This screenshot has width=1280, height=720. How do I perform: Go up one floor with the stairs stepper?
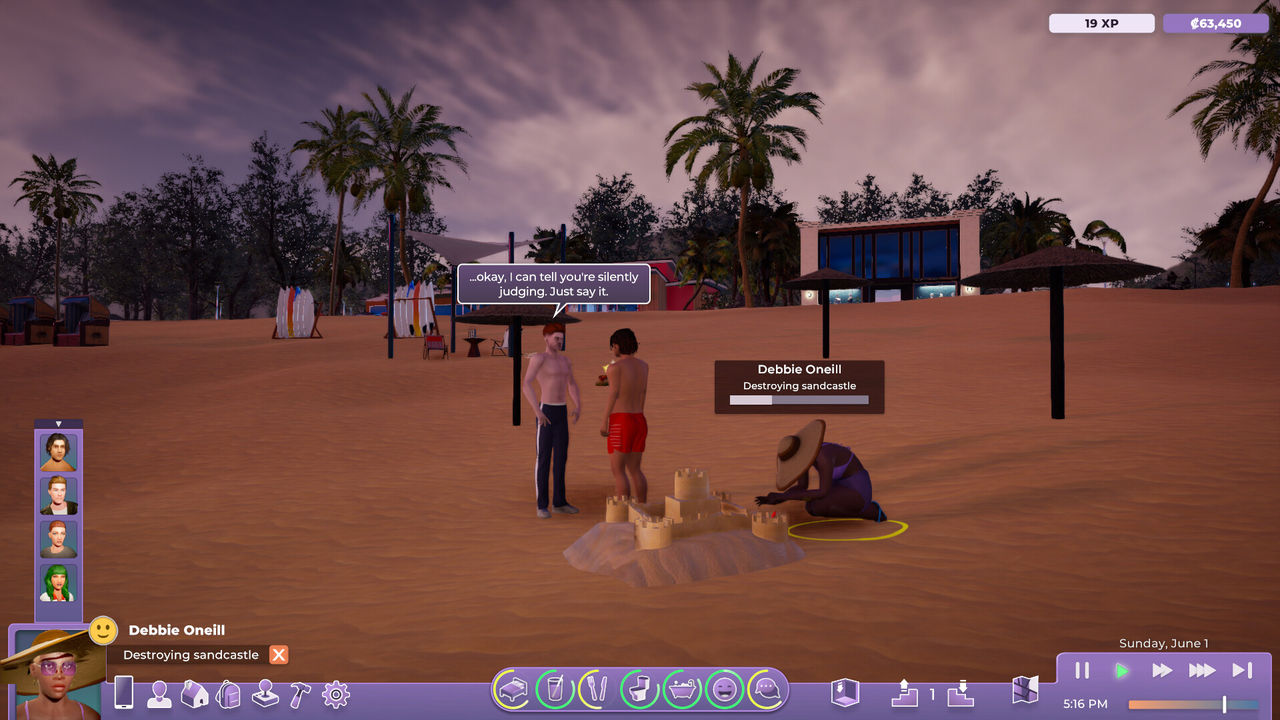(904, 692)
